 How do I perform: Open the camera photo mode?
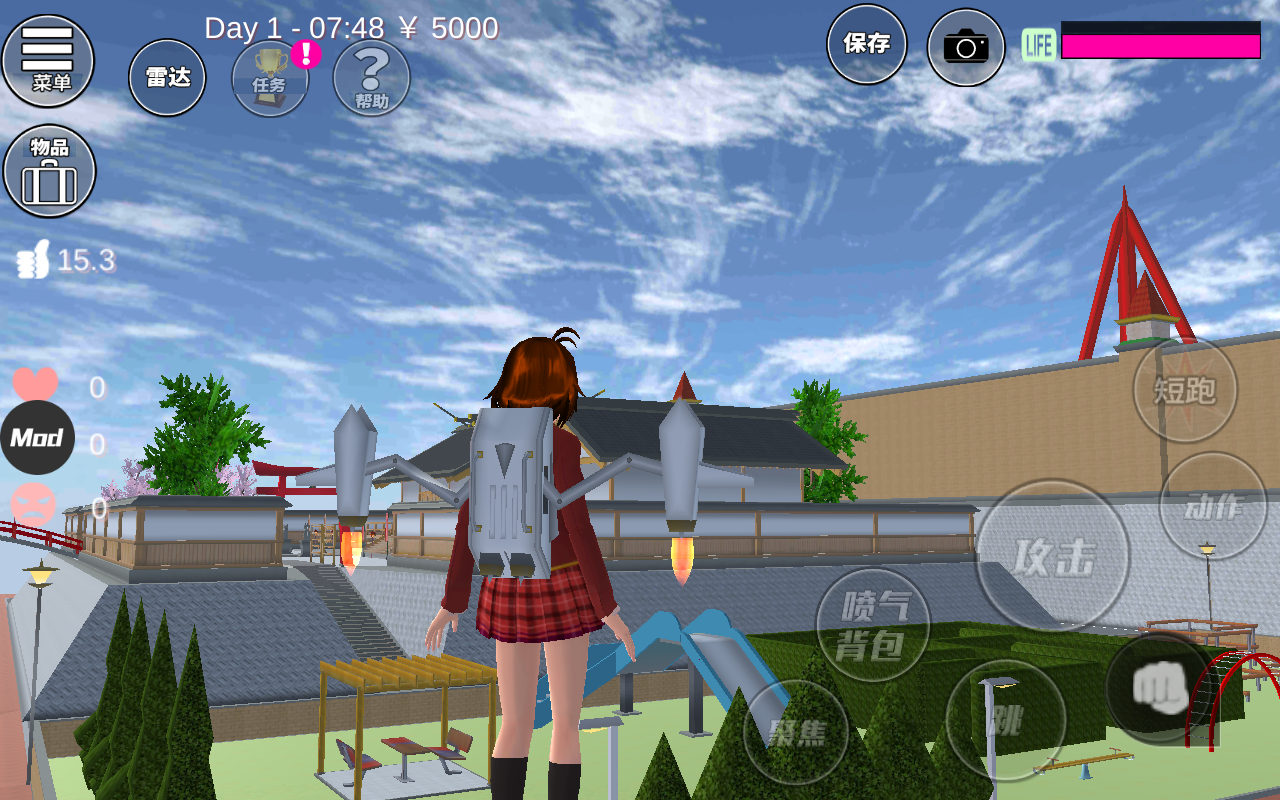966,47
